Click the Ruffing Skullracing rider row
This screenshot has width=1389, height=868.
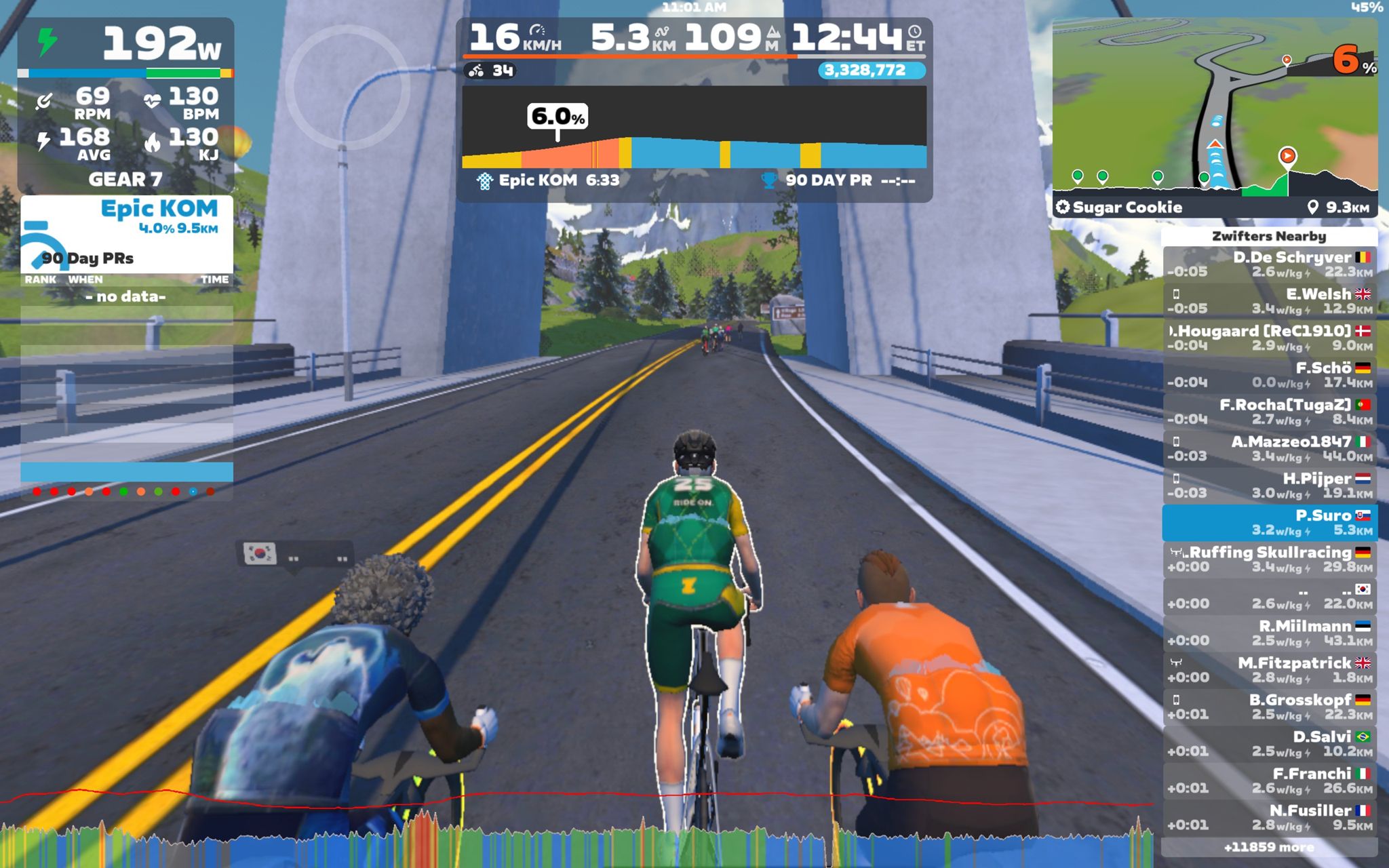pos(1269,559)
